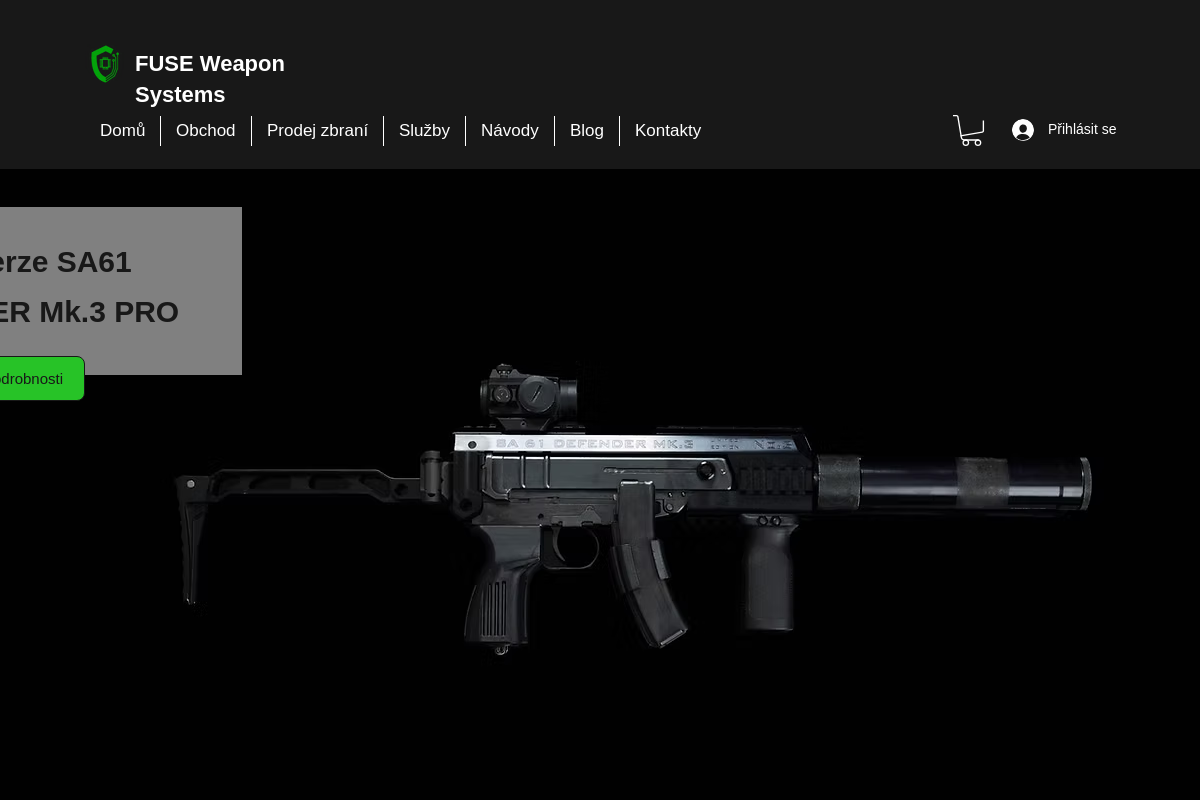Screen dimensions: 1200x800
Task: Open the Návody section
Action: pos(509,131)
